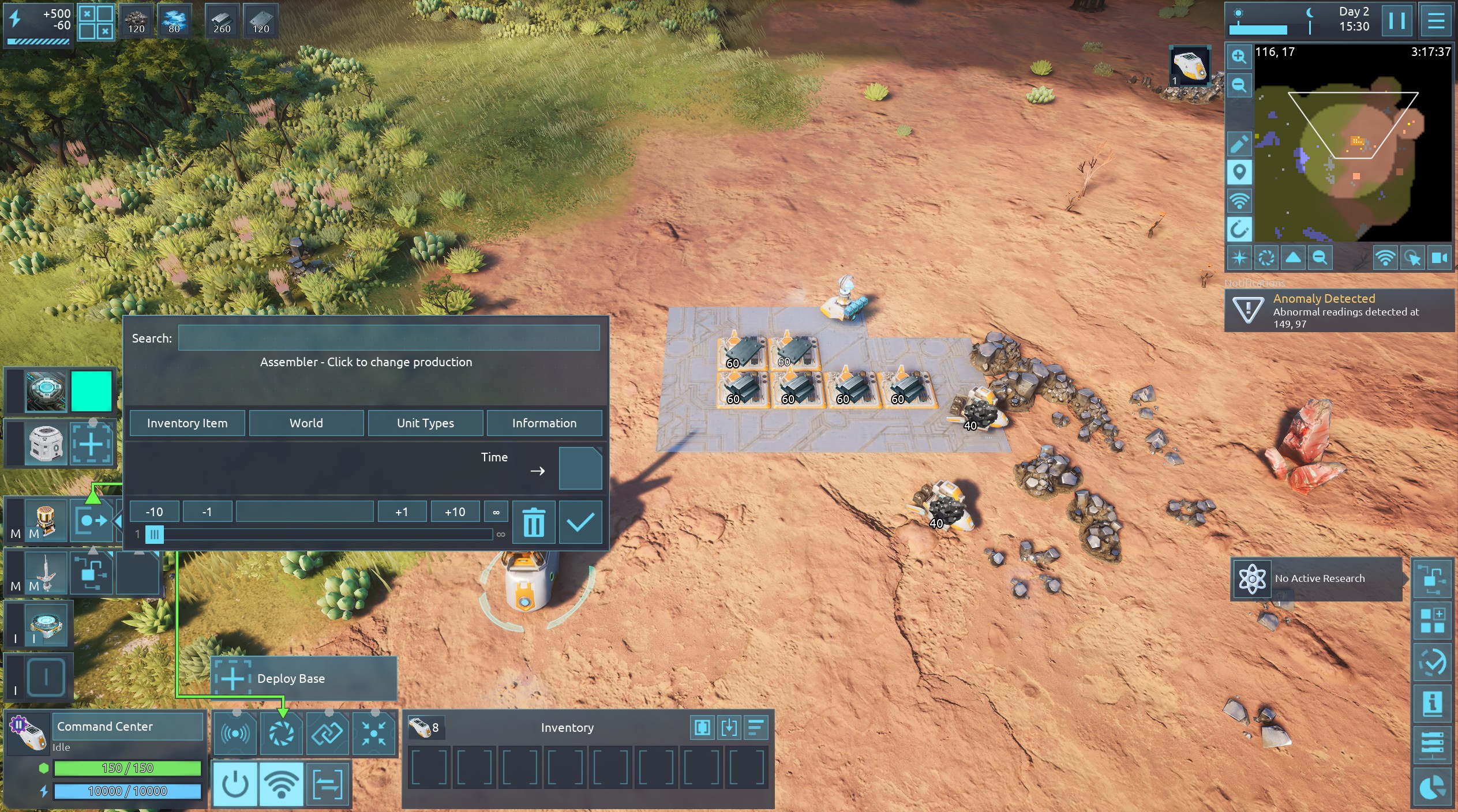Delete the entry with the trash button
This screenshot has width=1458, height=812.
[x=534, y=522]
